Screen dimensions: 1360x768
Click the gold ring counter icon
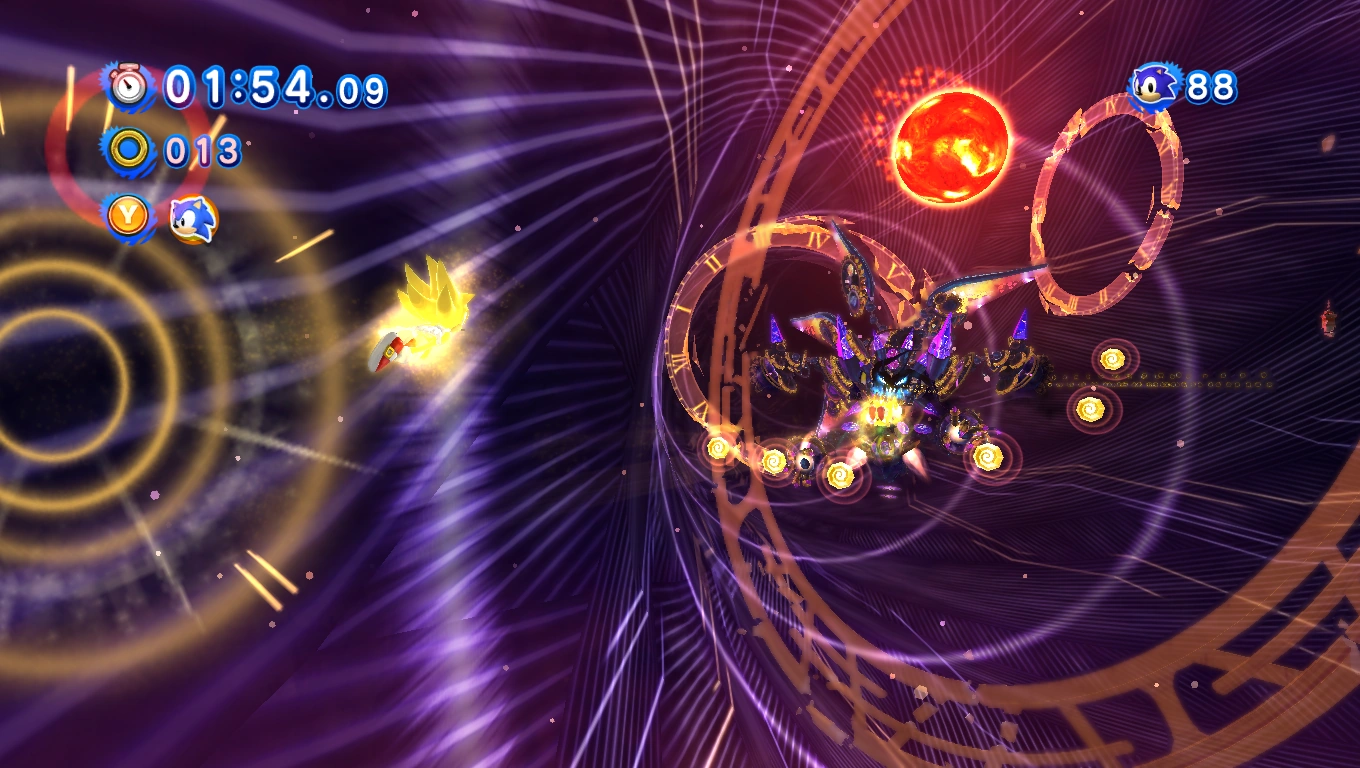(x=129, y=151)
